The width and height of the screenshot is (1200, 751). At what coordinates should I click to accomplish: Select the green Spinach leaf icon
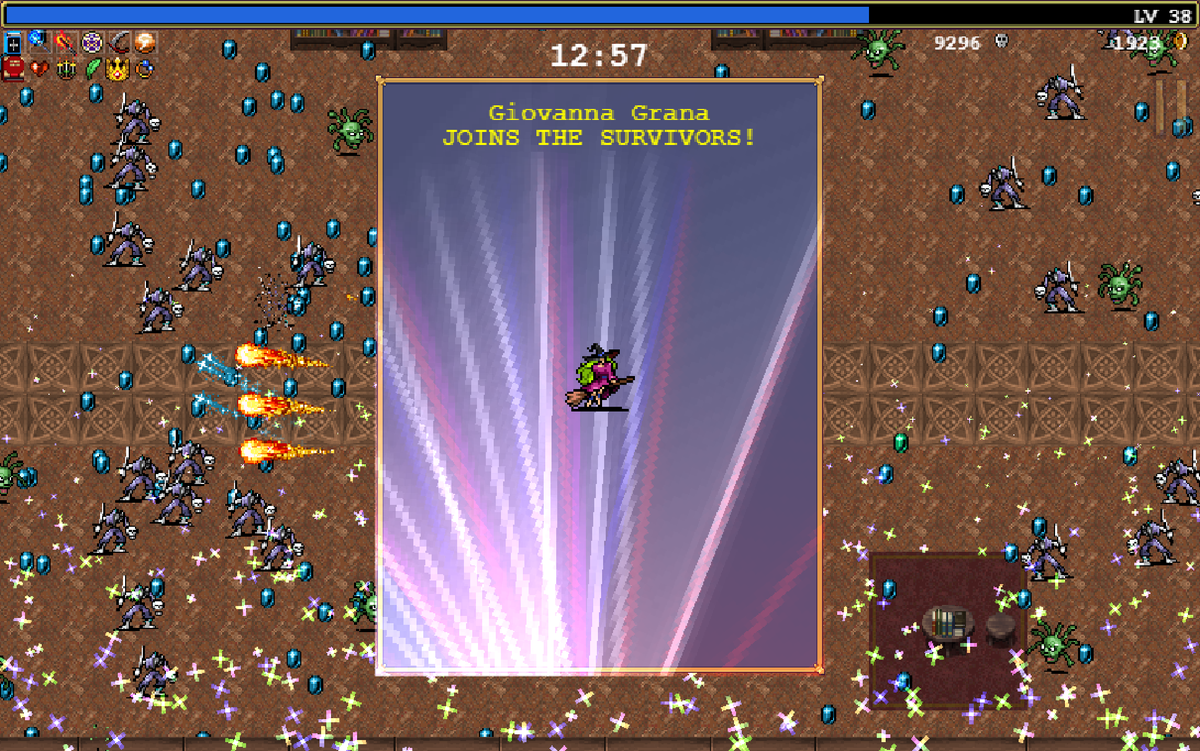click(x=93, y=69)
